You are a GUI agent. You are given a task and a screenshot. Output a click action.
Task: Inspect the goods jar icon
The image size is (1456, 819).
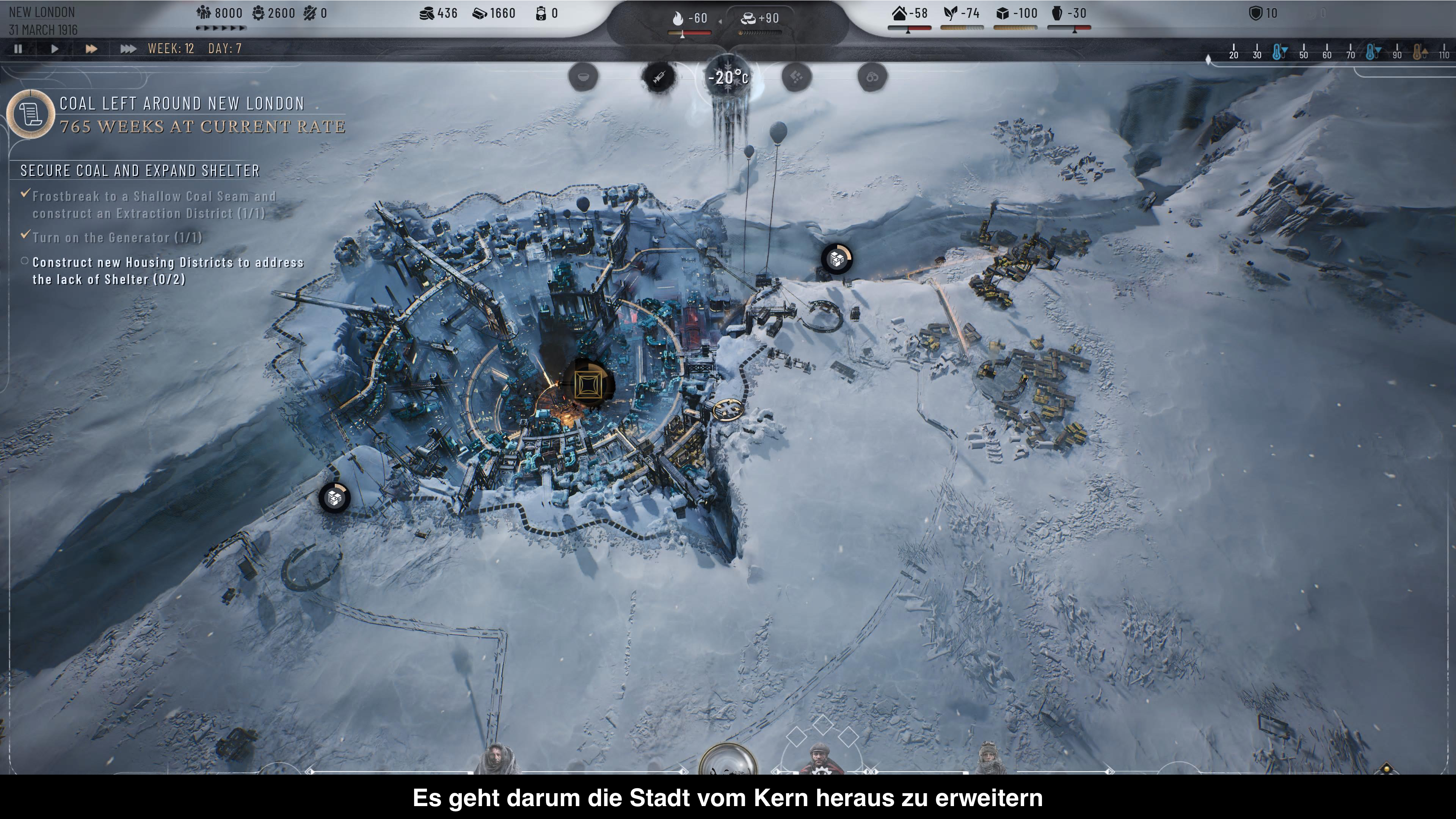pyautogui.click(x=1057, y=13)
